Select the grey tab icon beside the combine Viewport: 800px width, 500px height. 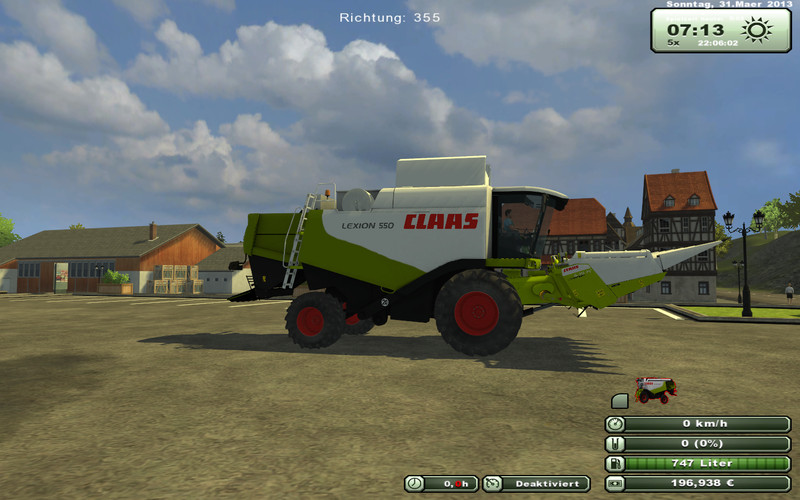(x=620, y=401)
